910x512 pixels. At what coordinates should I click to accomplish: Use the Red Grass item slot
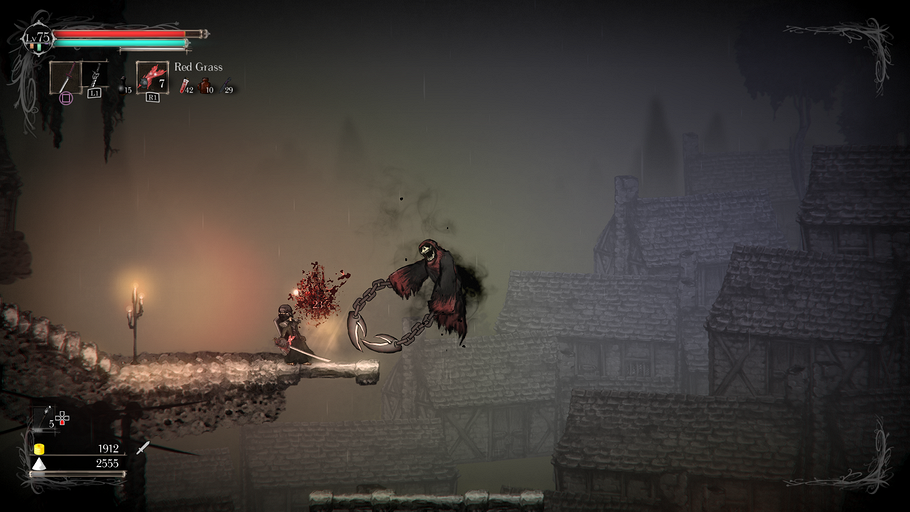152,77
